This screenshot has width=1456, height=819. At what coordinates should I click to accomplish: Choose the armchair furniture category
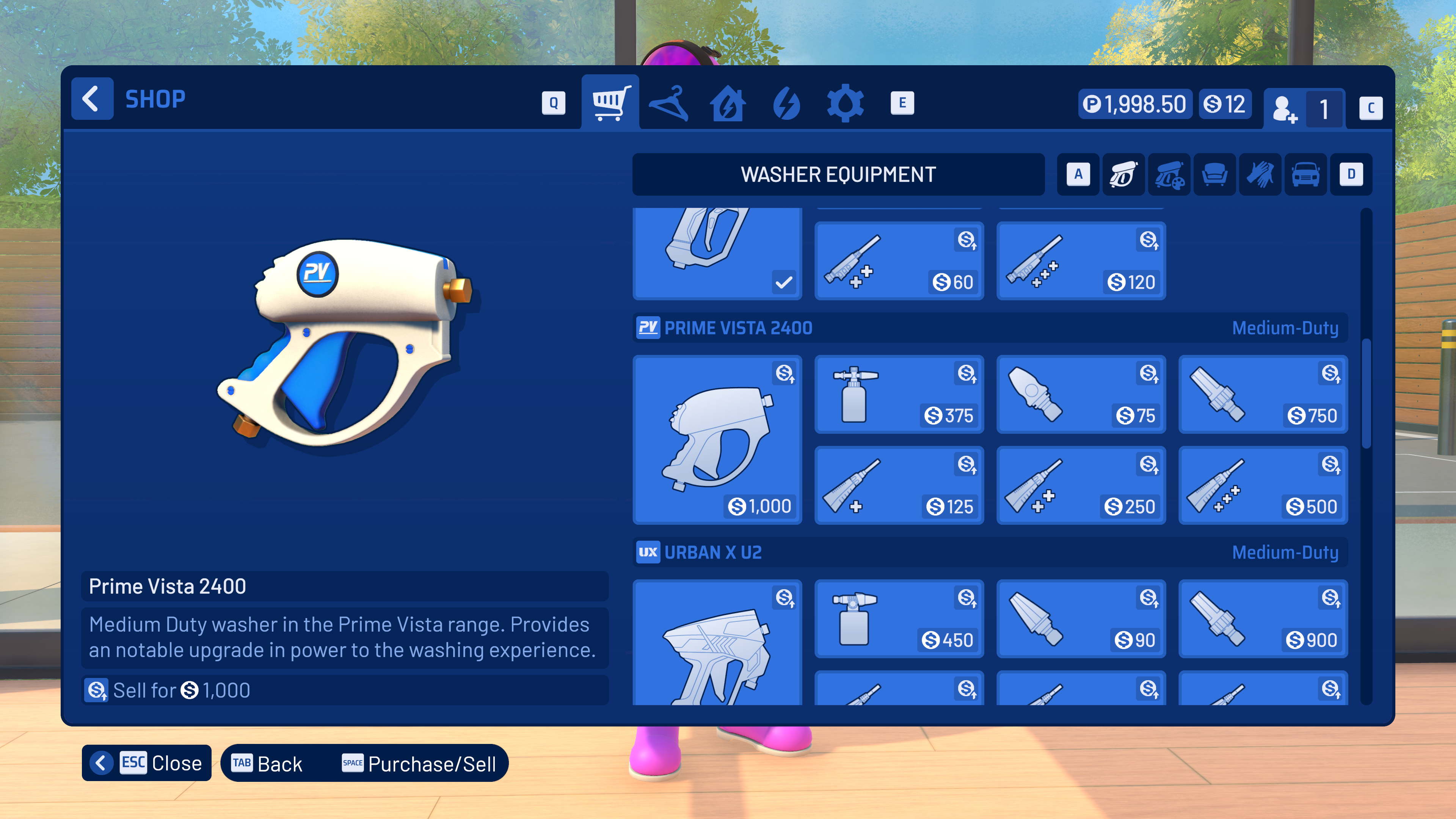(1214, 175)
